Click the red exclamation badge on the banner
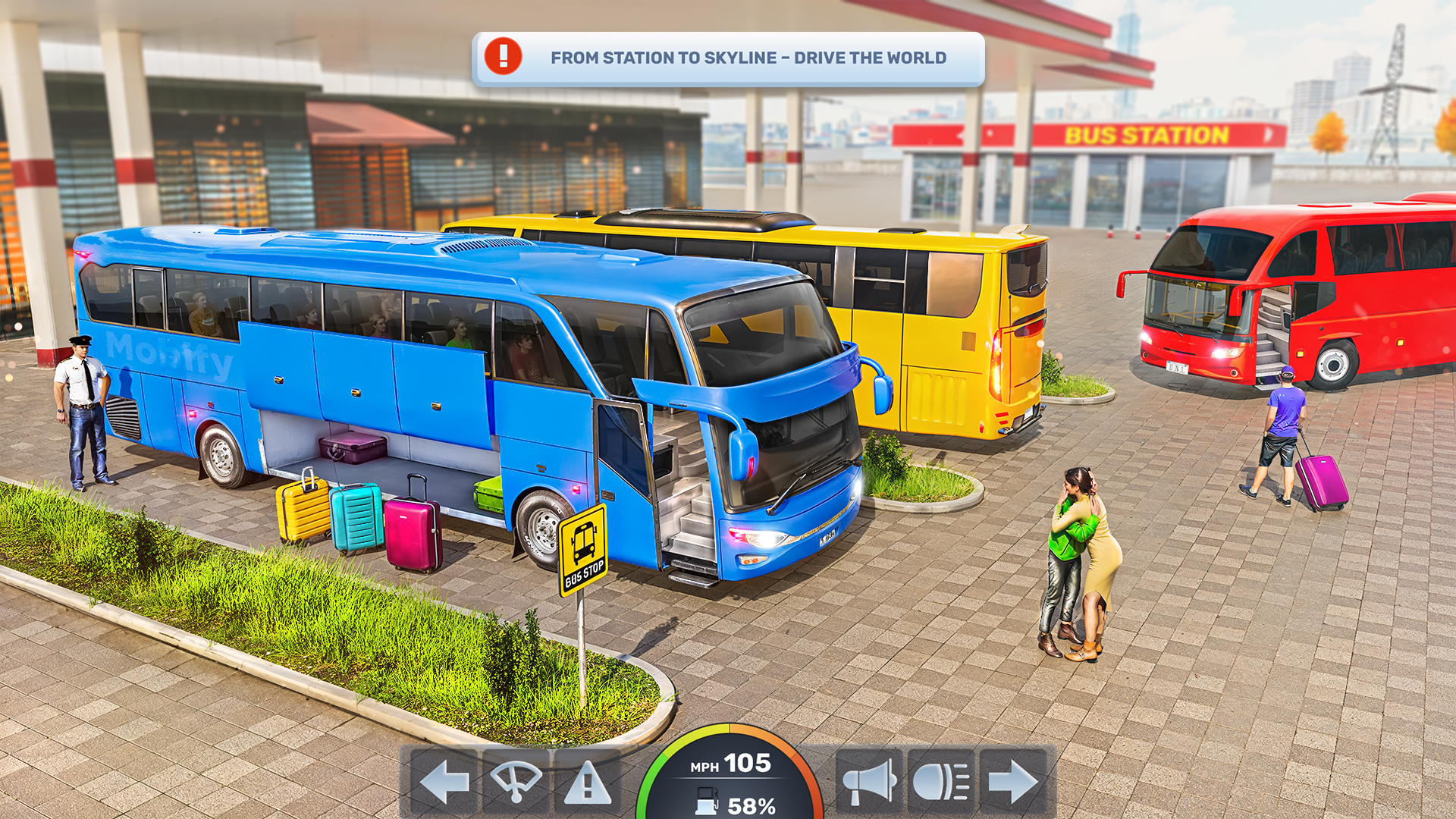Image resolution: width=1456 pixels, height=819 pixels. click(x=502, y=55)
